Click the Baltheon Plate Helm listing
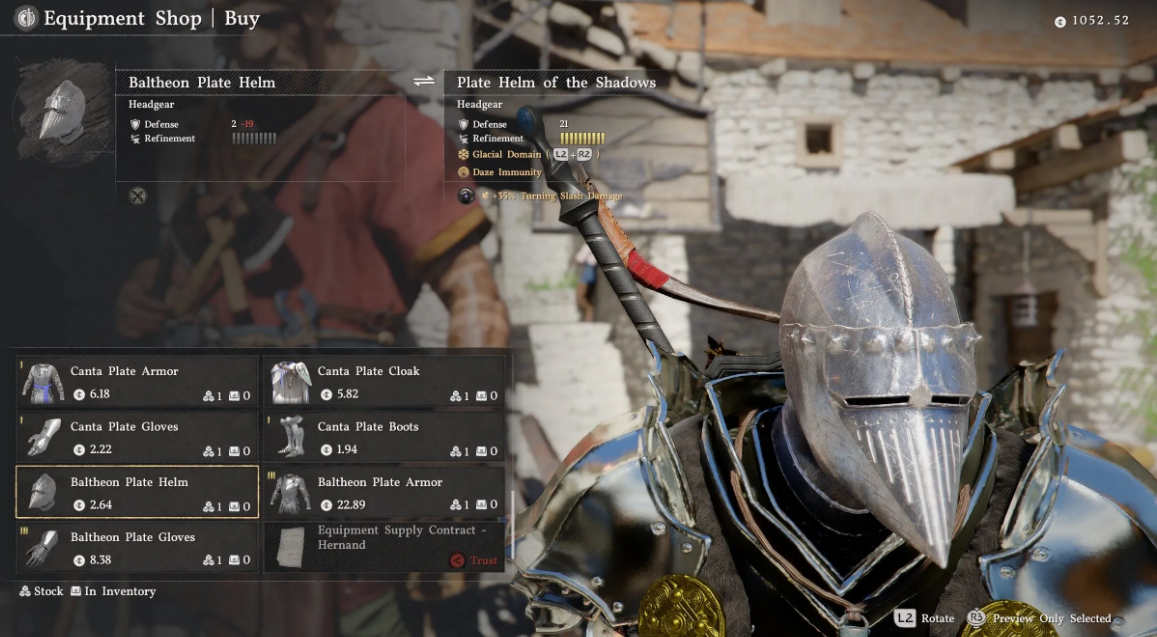 [137, 492]
